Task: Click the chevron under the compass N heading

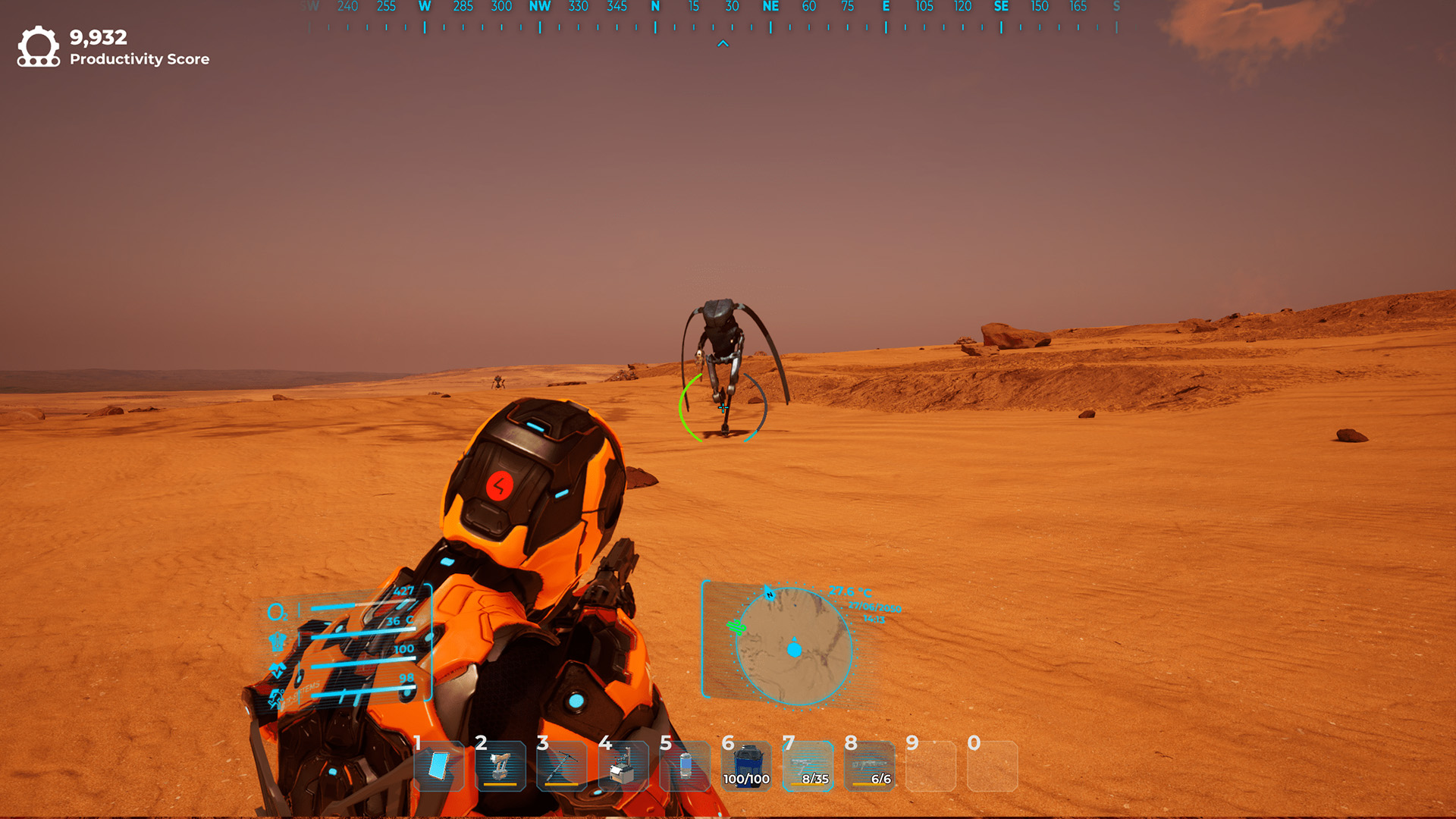Action: [723, 43]
